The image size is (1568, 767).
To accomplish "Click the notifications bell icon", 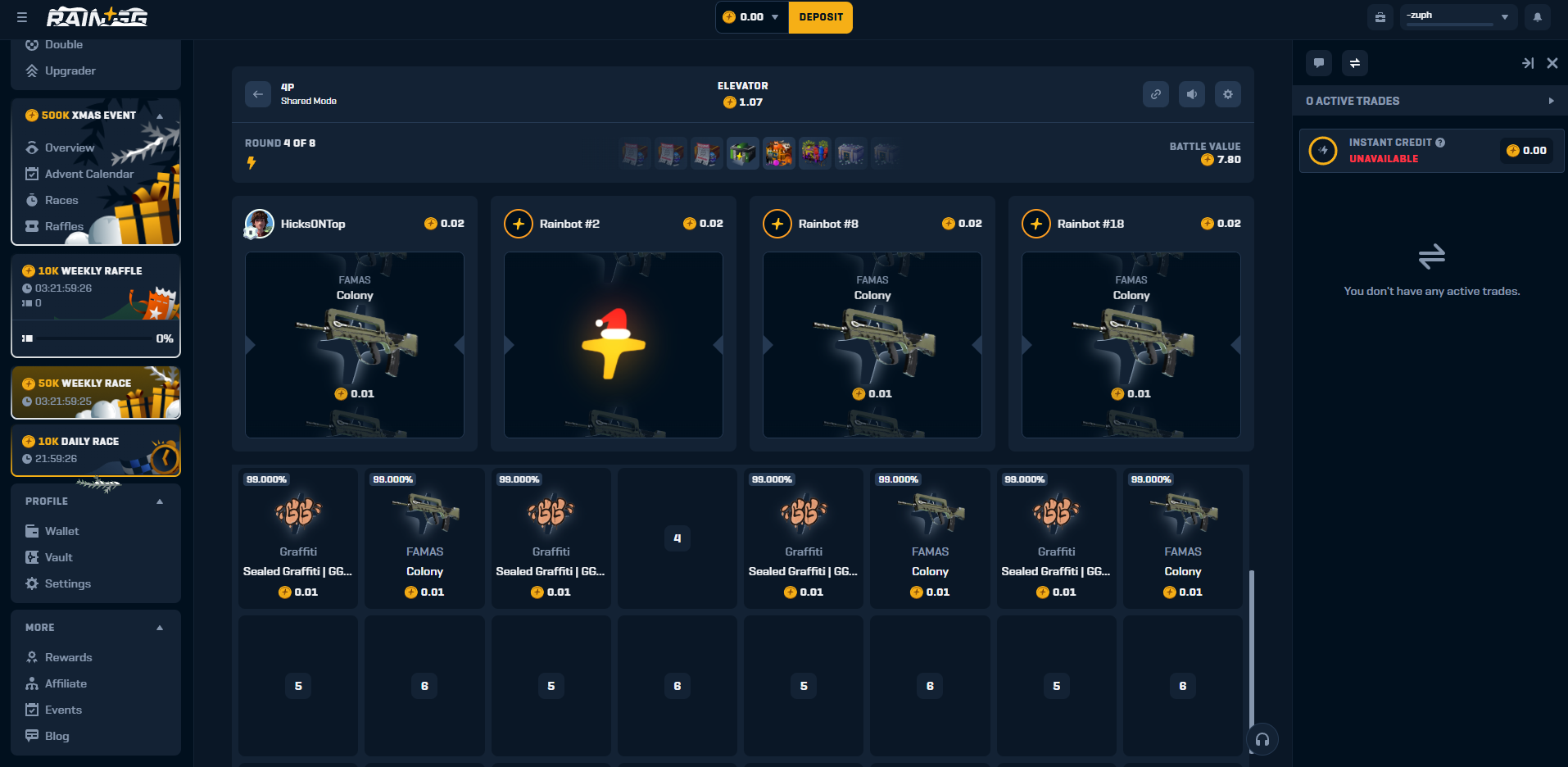I will [x=1538, y=16].
